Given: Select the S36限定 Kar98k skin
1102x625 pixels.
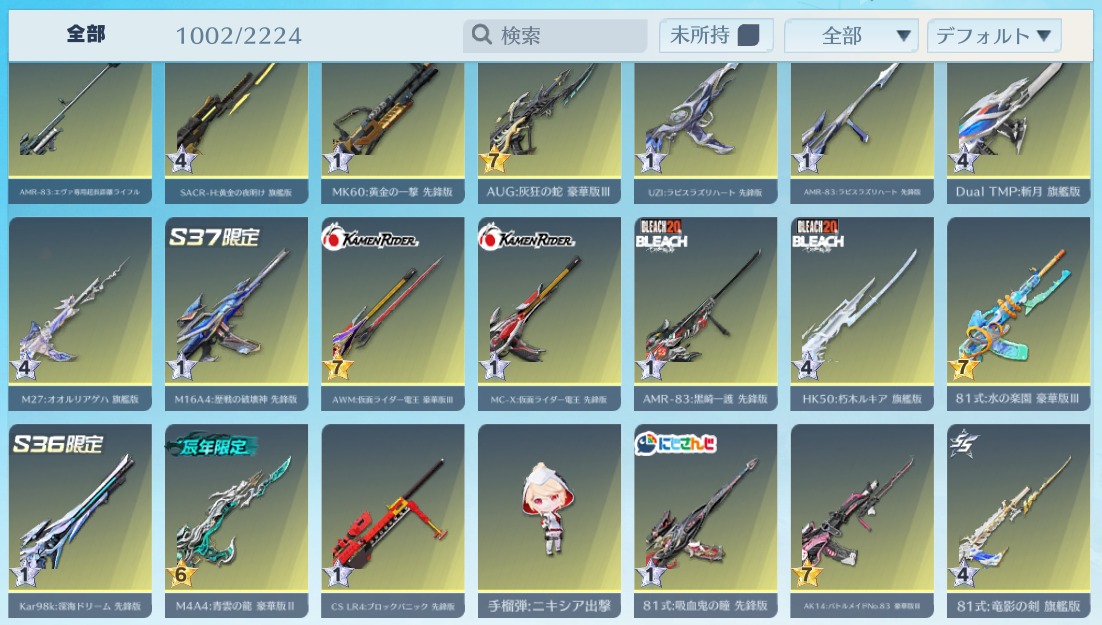Looking at the screenshot, I should click(x=80, y=517).
